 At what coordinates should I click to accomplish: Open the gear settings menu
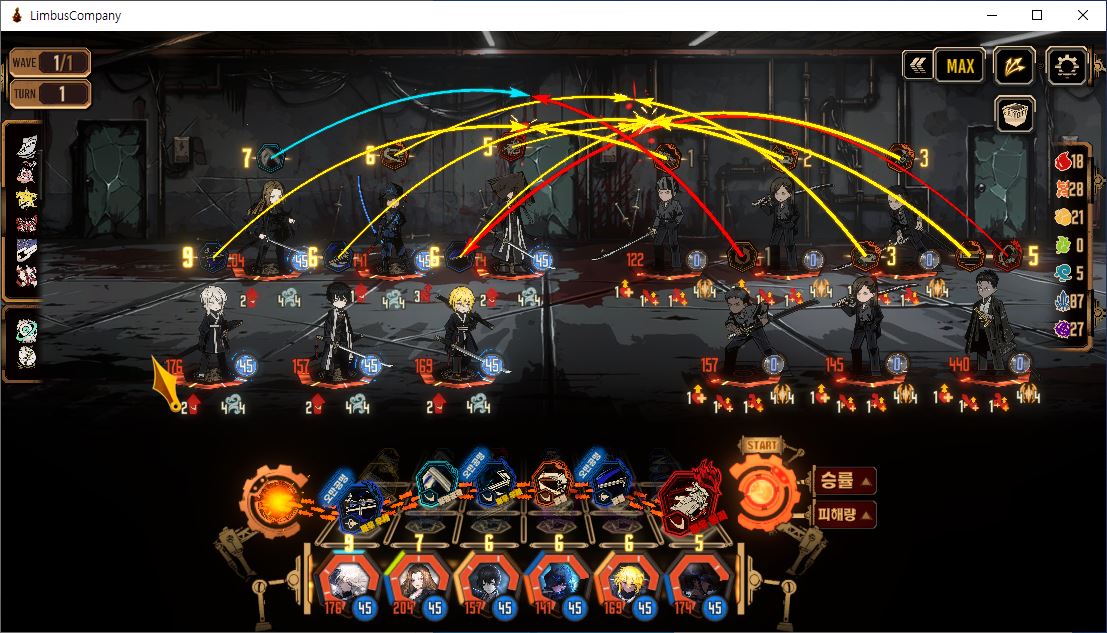(1067, 66)
